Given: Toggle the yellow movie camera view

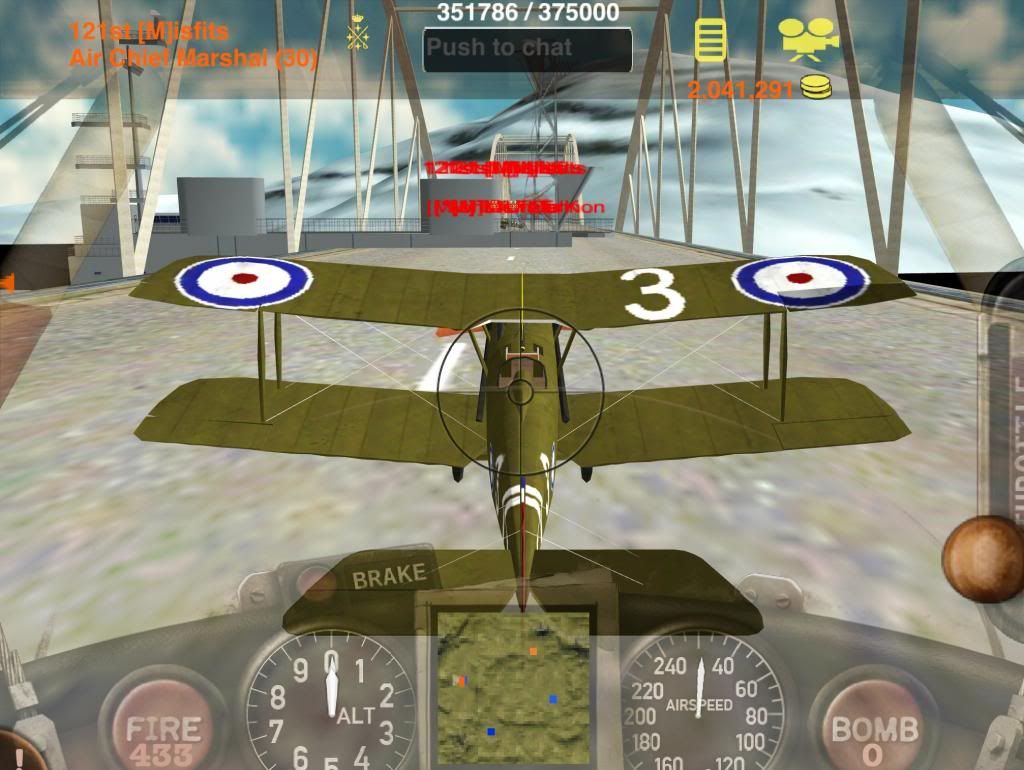Looking at the screenshot, I should (x=806, y=41).
